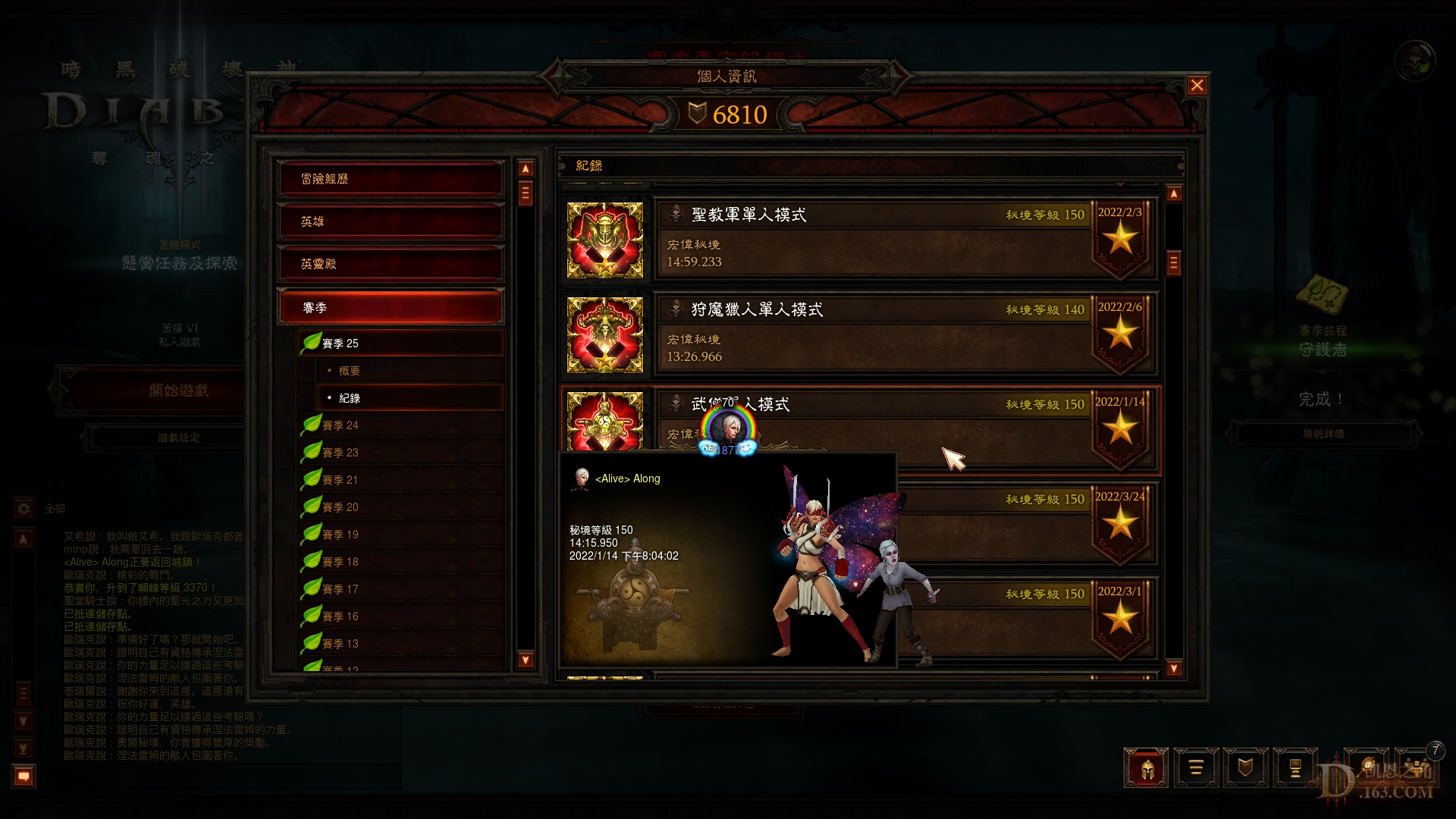This screenshot has width=1456, height=819.
Task: Select the hero helmet icon in the bottom toolbar
Action: (x=1147, y=768)
